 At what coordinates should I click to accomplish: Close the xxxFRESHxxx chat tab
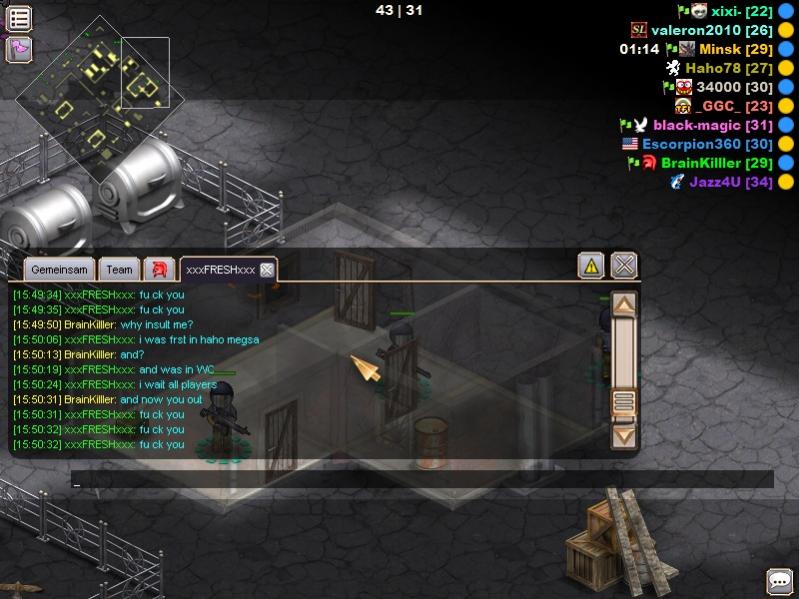[x=267, y=270]
